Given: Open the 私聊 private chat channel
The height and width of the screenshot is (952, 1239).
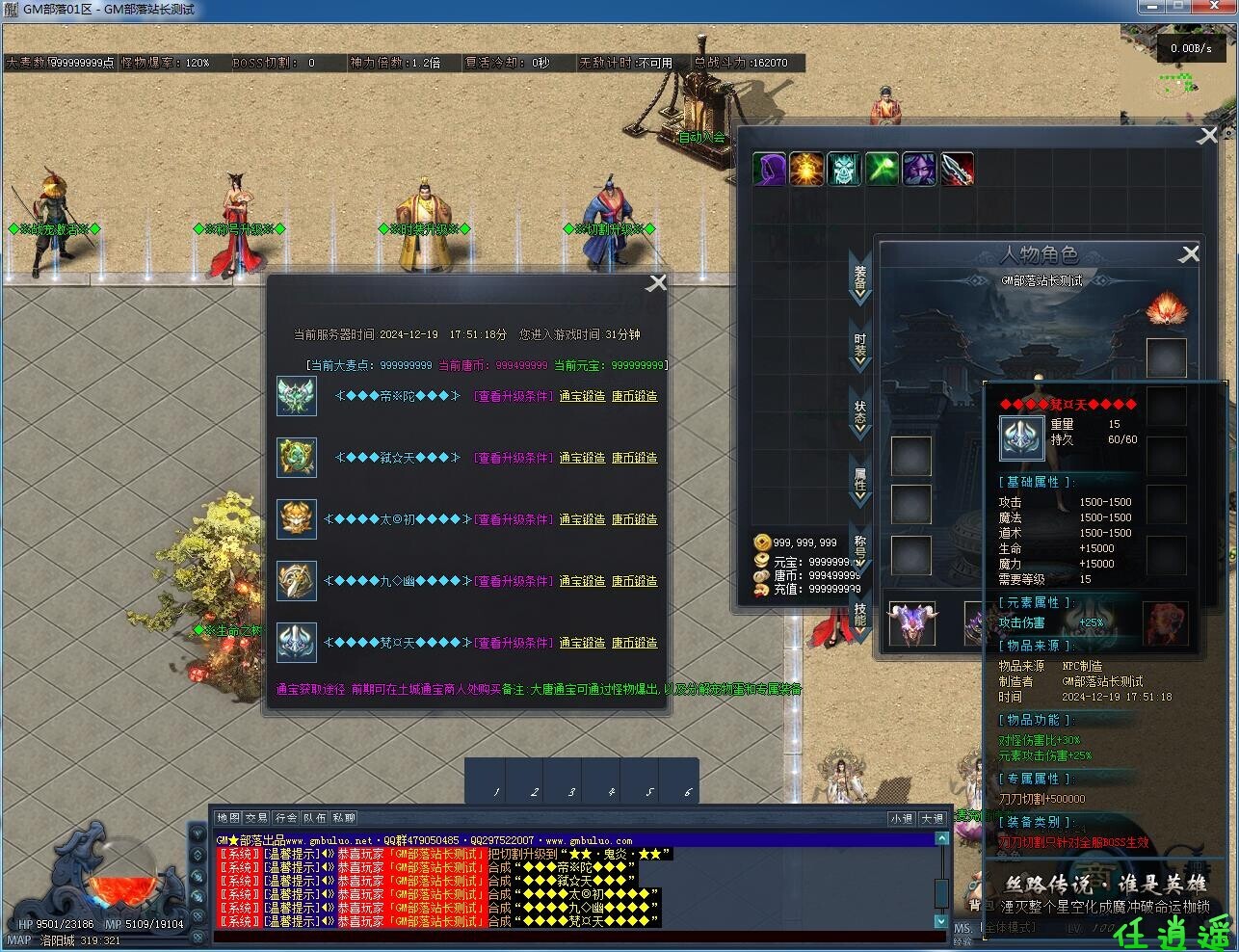Looking at the screenshot, I should [344, 818].
